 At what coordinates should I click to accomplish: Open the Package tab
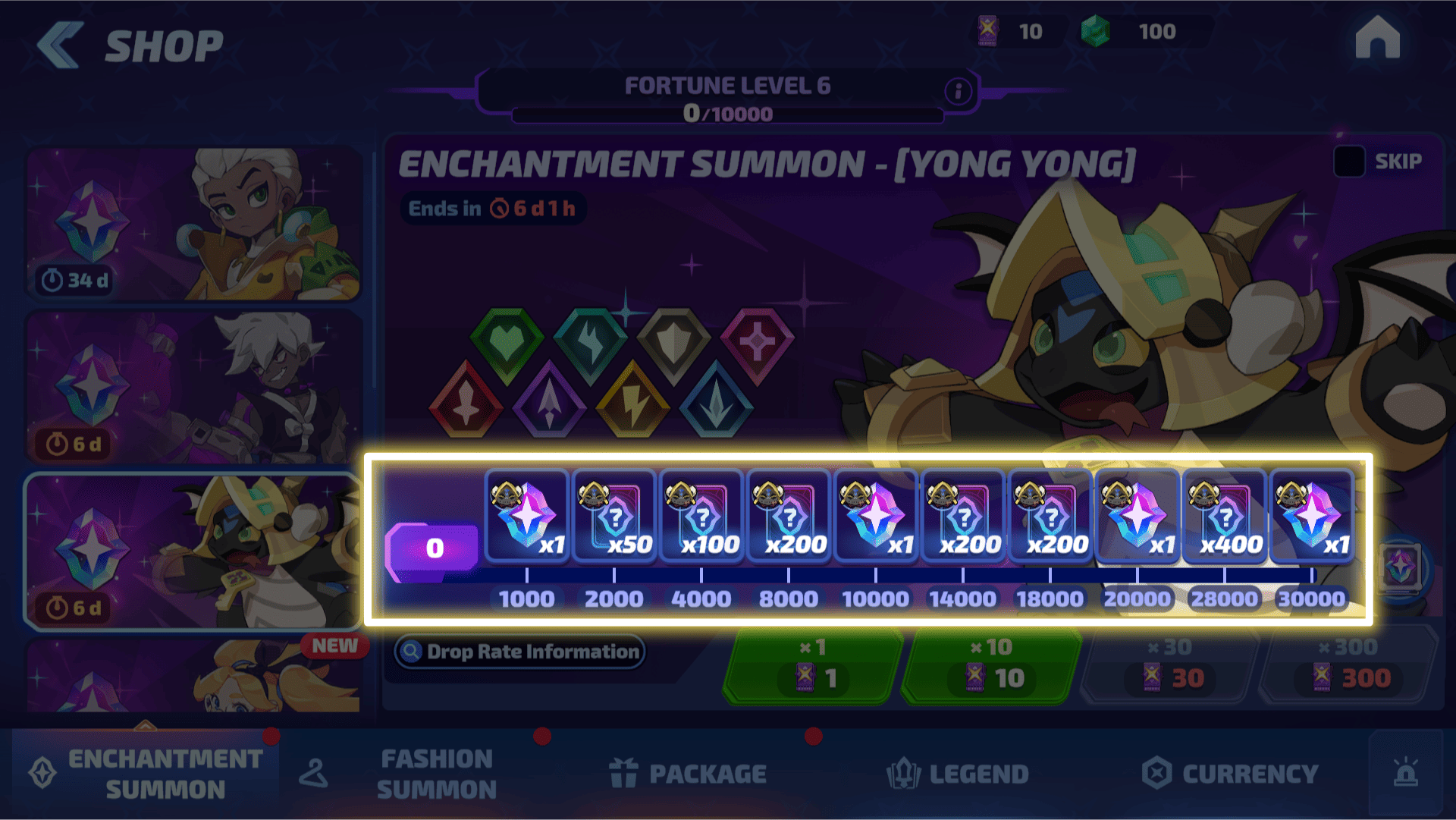(x=689, y=774)
